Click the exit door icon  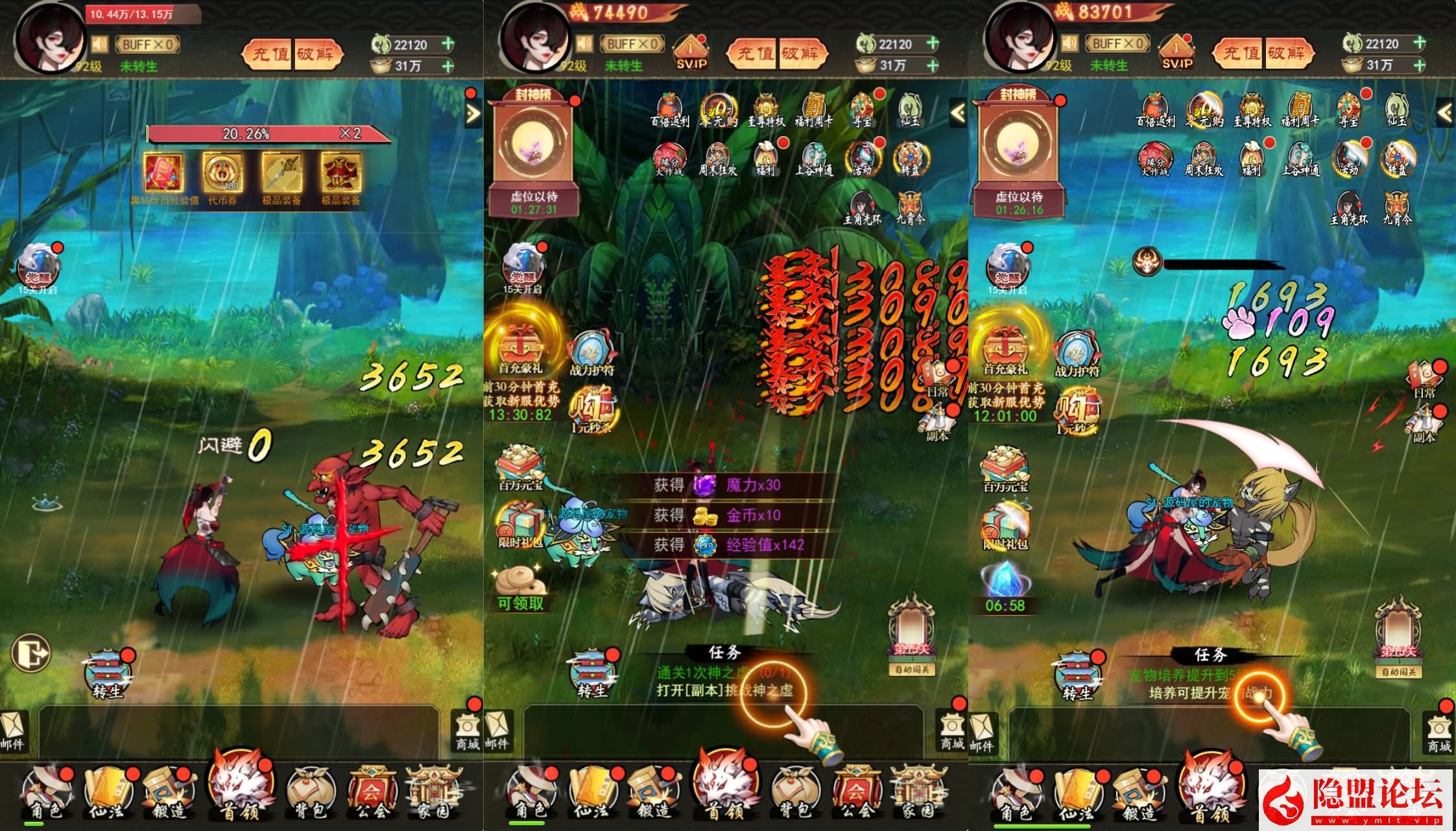pyautogui.click(x=31, y=651)
